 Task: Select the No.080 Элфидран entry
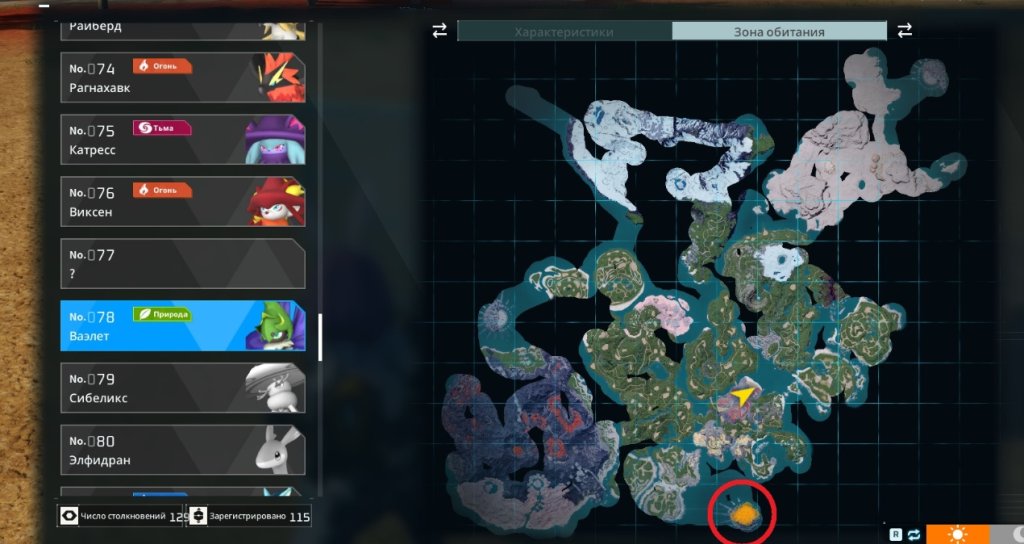tap(182, 450)
